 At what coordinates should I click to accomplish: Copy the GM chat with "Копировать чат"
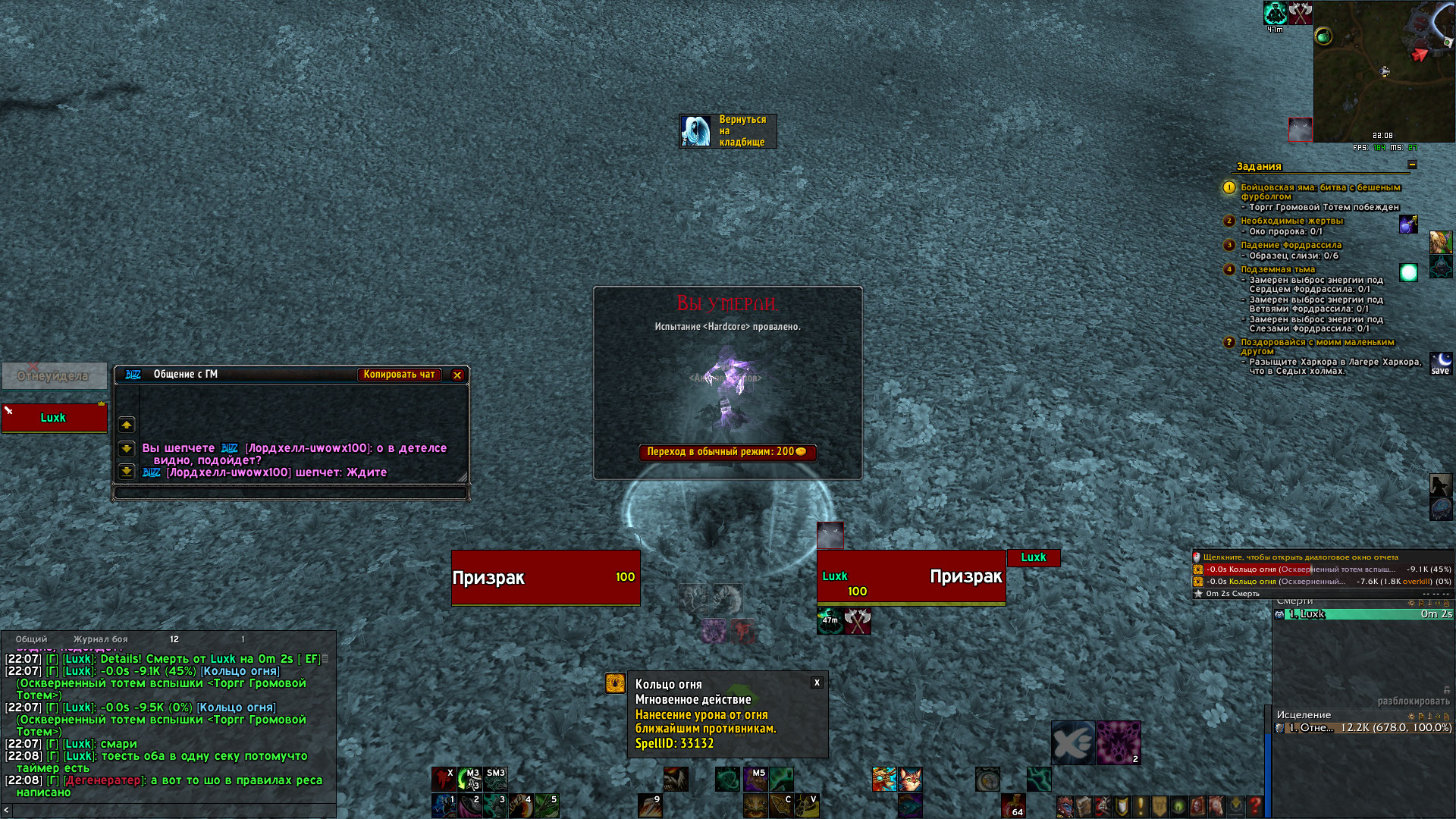399,375
